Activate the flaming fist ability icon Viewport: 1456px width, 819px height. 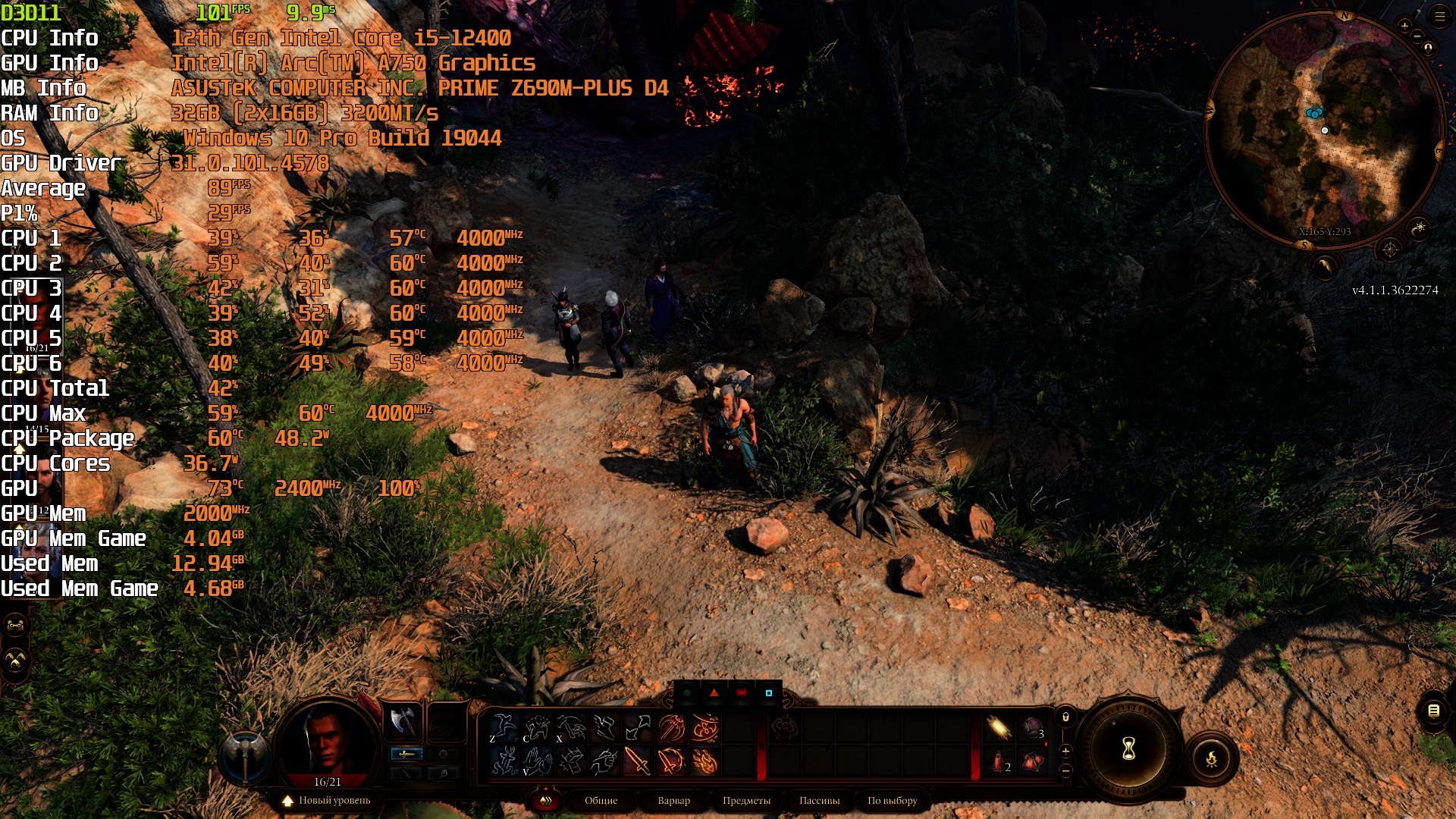(704, 761)
